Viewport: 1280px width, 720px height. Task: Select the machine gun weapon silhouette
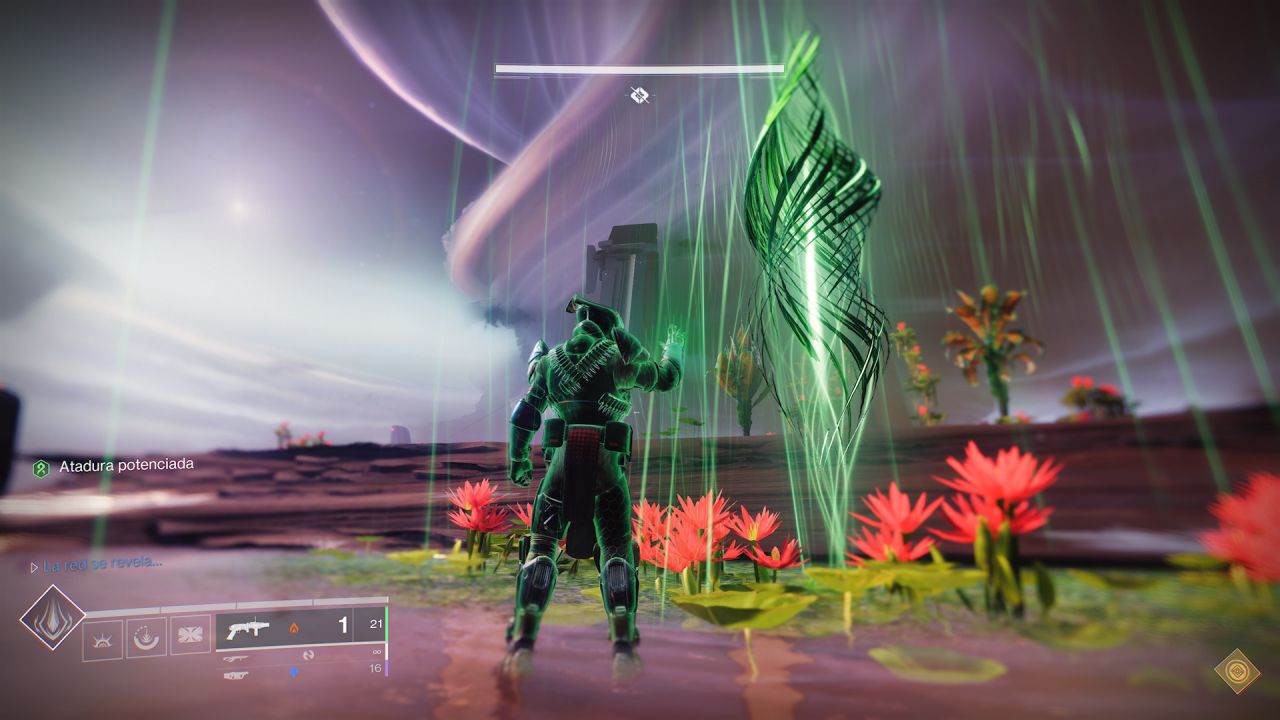(x=236, y=676)
